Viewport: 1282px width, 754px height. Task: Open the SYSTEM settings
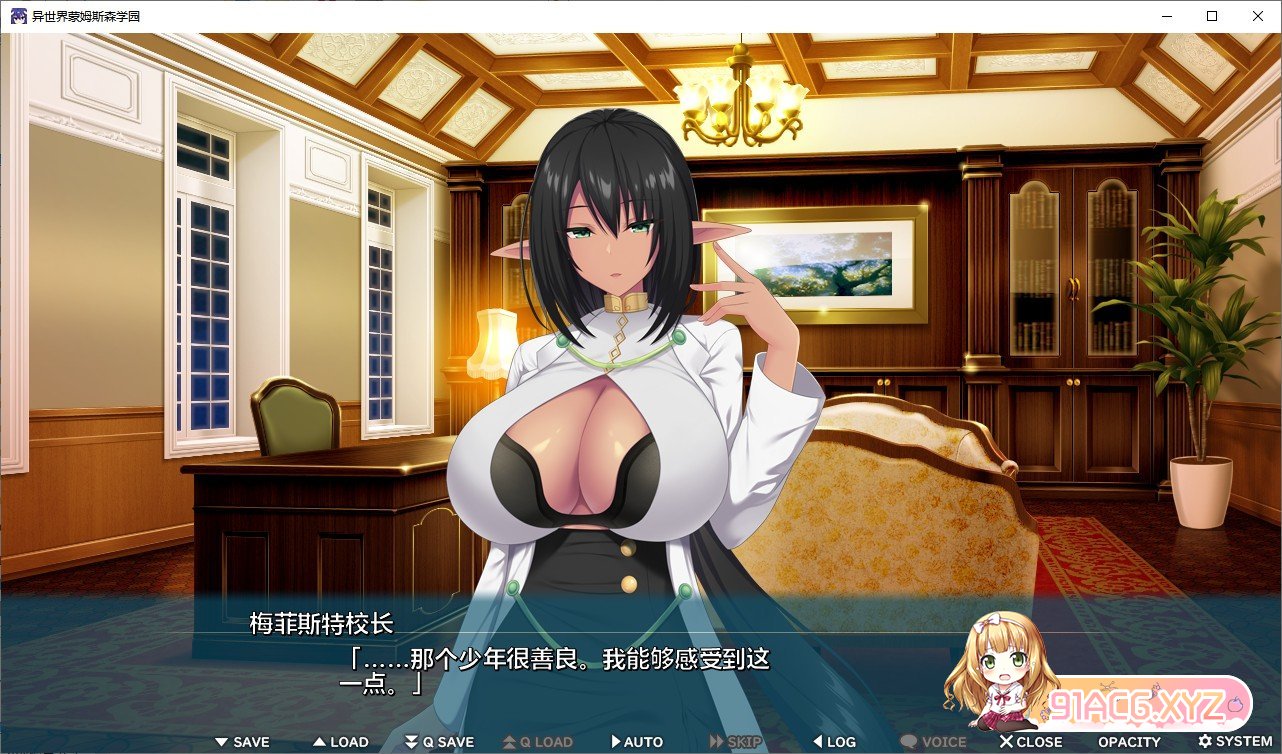pyautogui.click(x=1236, y=742)
